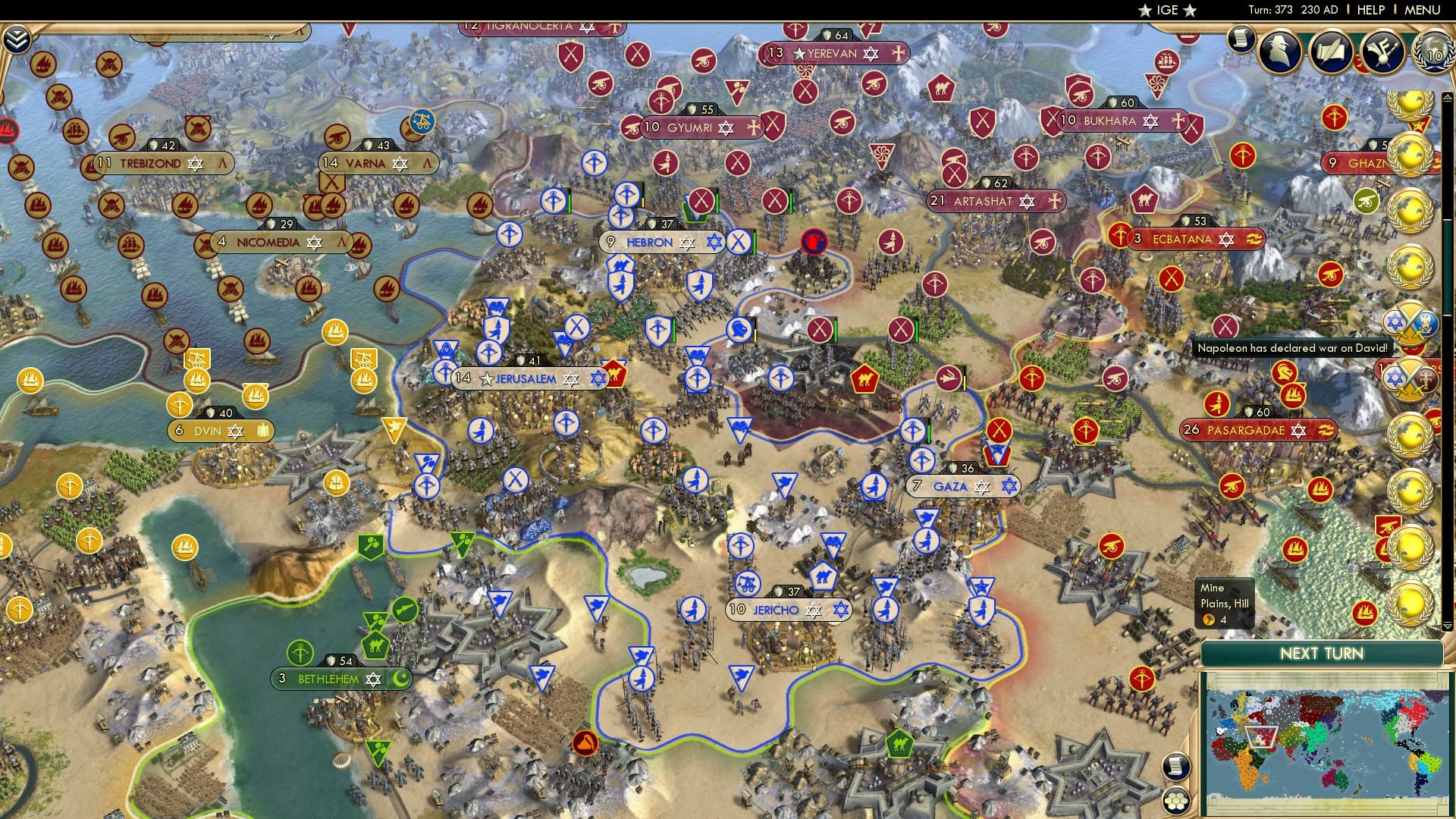This screenshot has height=819, width=1456.
Task: Open the HELP screen
Action: click(x=1370, y=10)
